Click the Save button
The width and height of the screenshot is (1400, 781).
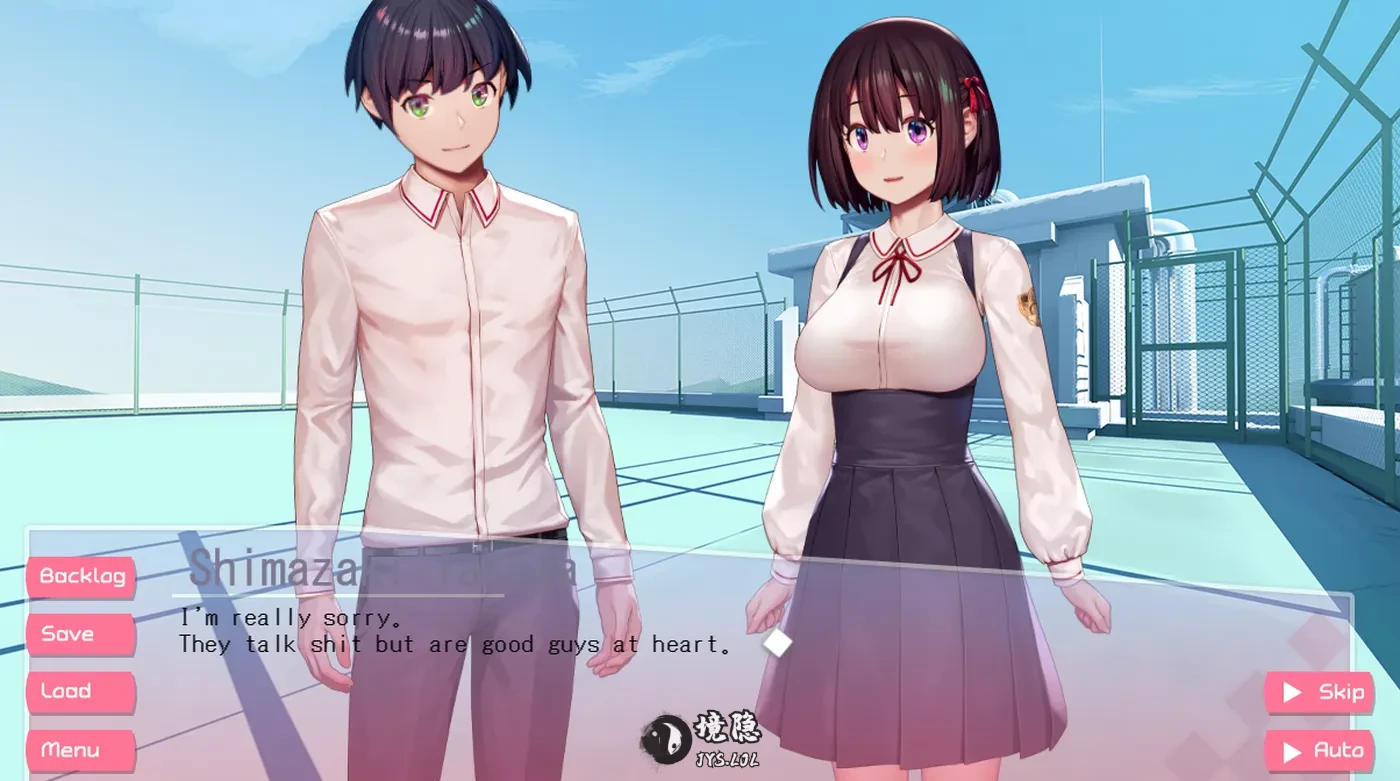click(x=81, y=634)
